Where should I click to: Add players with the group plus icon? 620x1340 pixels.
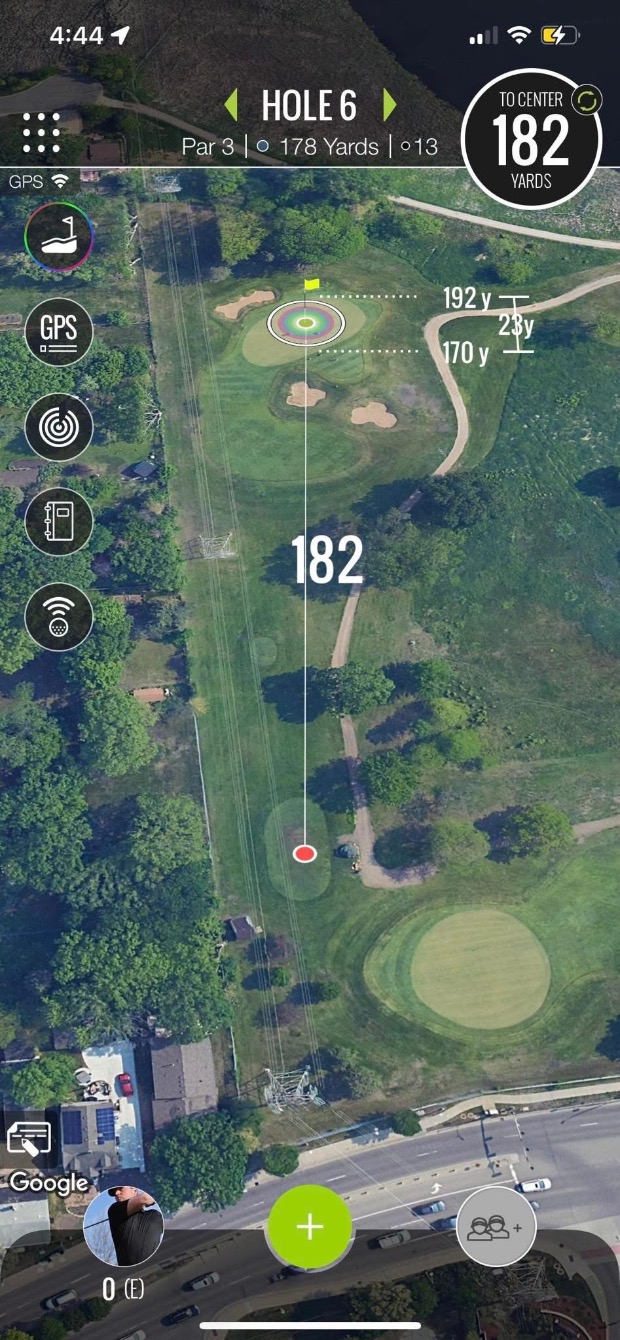click(x=497, y=1226)
